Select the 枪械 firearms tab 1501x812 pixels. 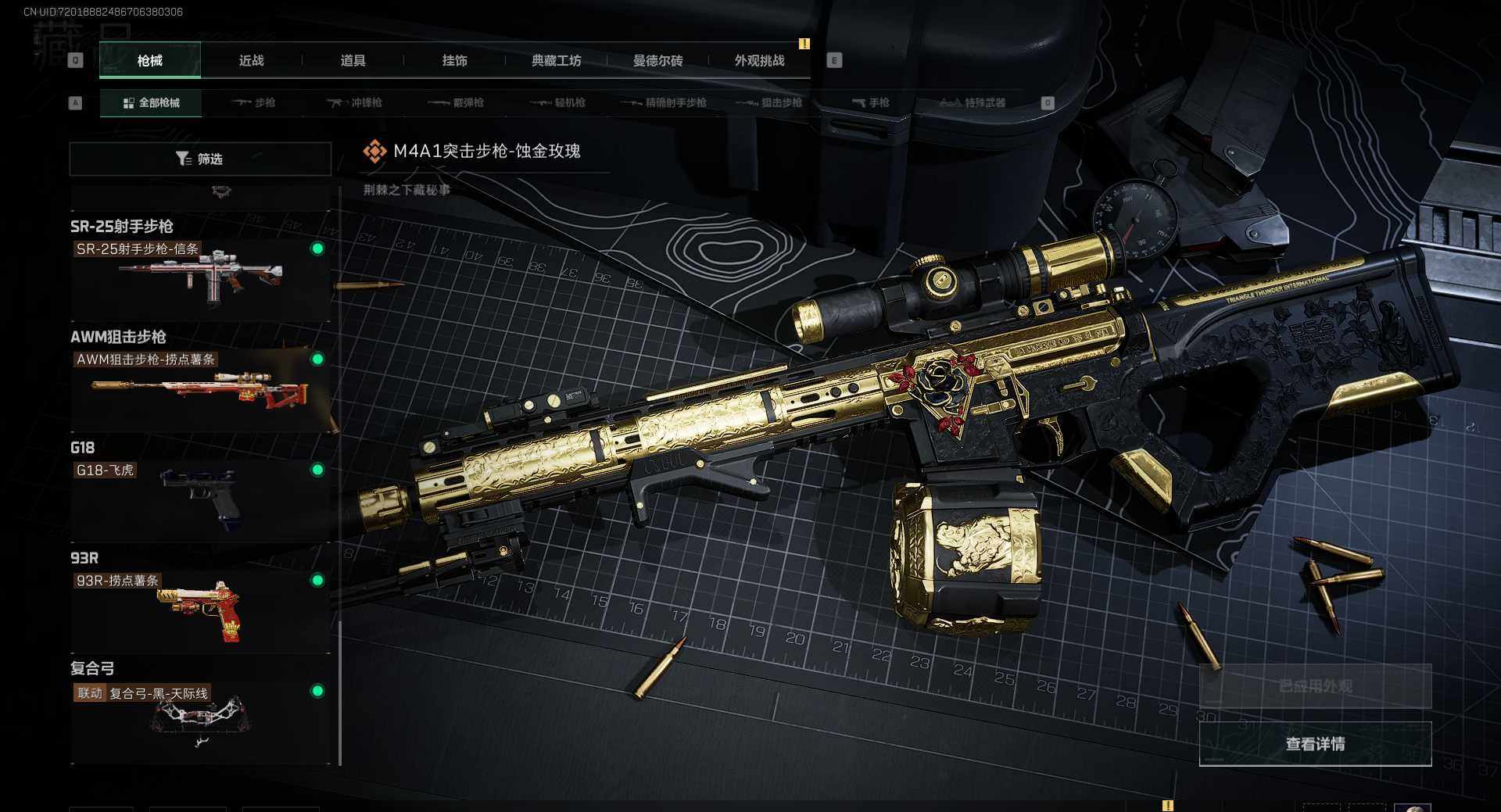[x=150, y=61]
